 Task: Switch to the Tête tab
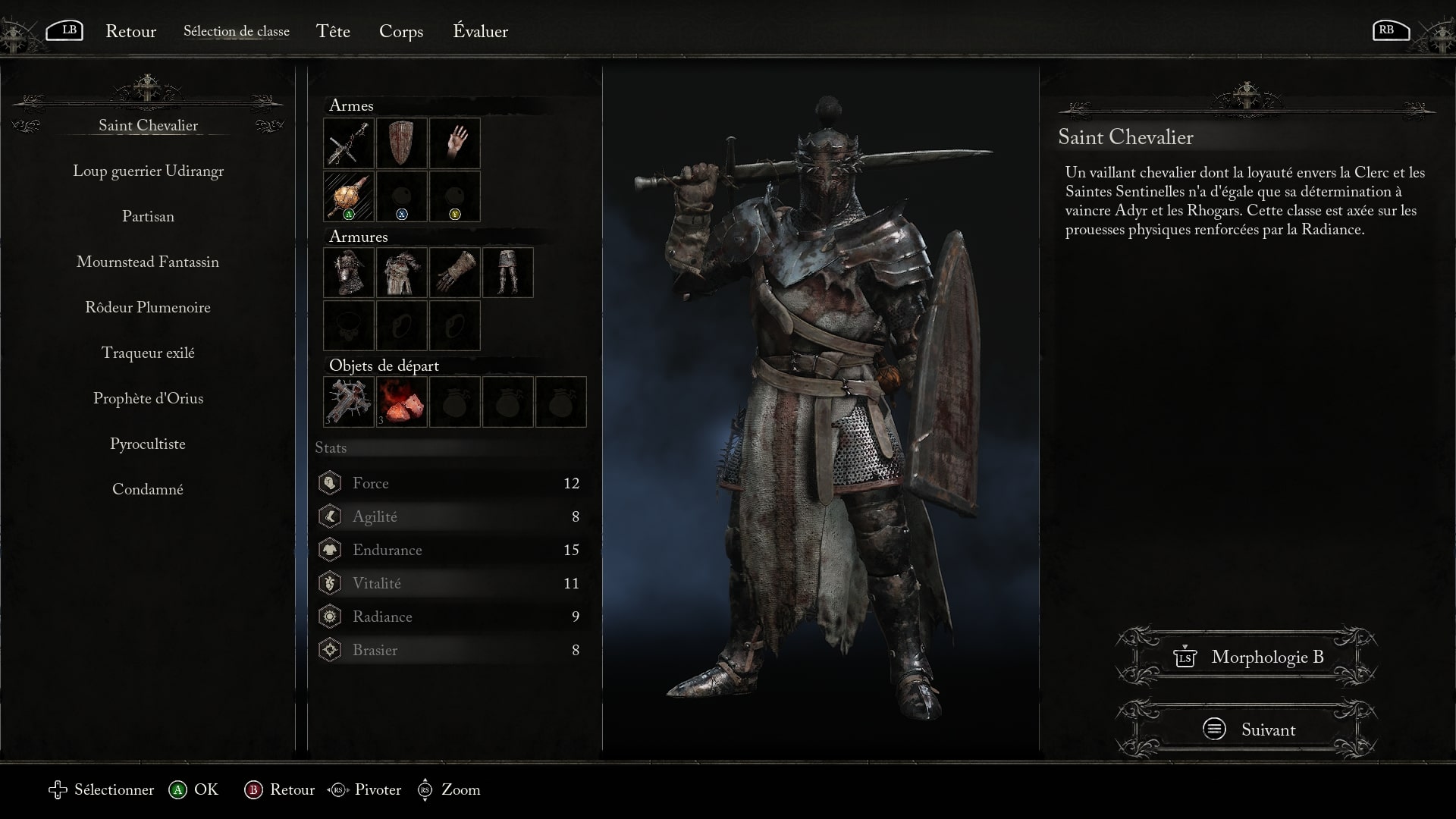pyautogui.click(x=333, y=31)
